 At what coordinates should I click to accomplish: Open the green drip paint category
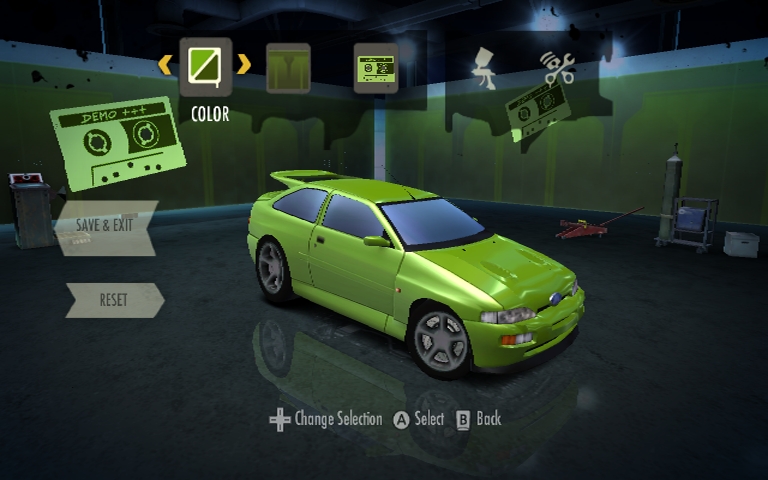pos(288,67)
